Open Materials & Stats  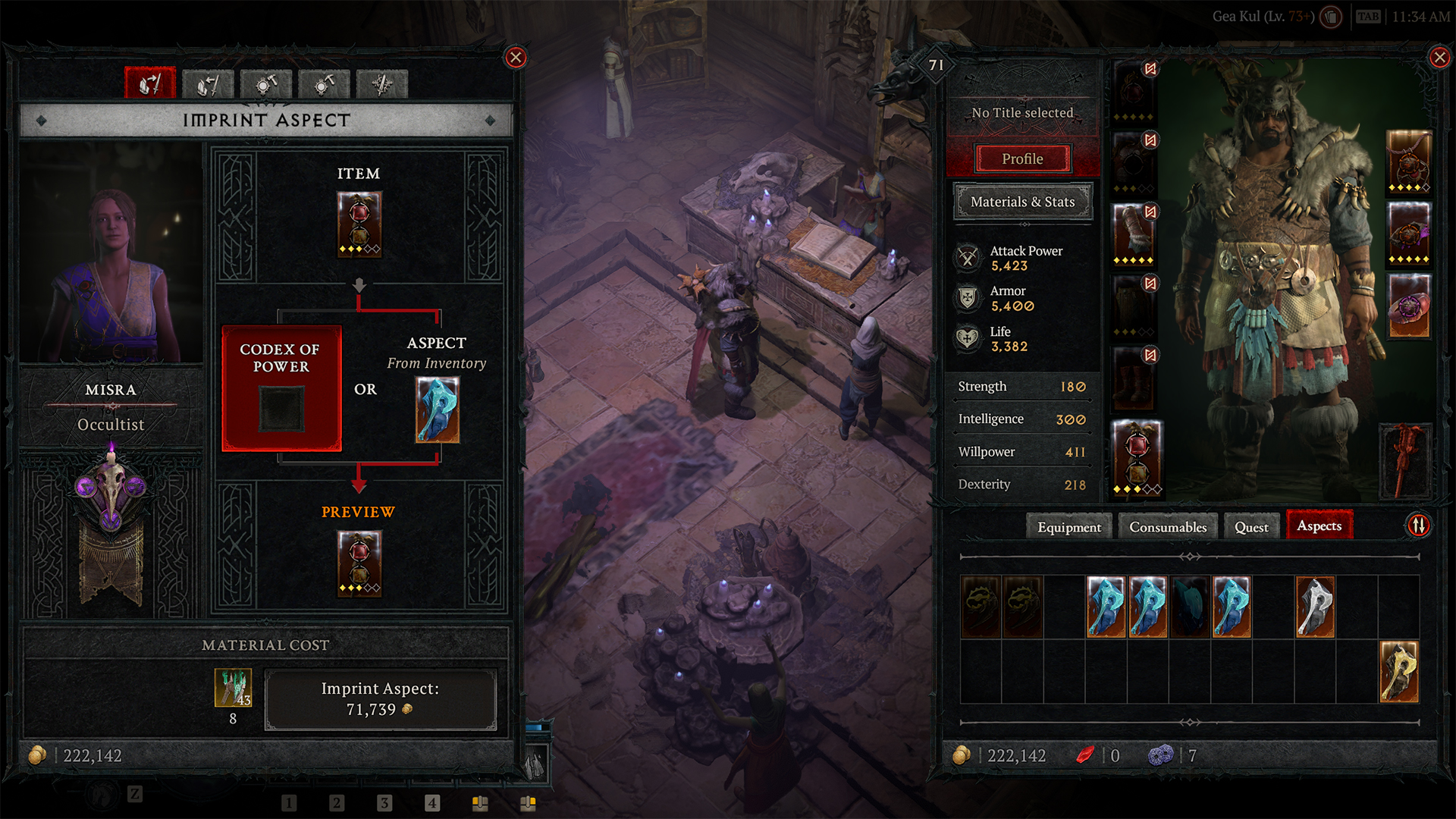pos(1022,202)
